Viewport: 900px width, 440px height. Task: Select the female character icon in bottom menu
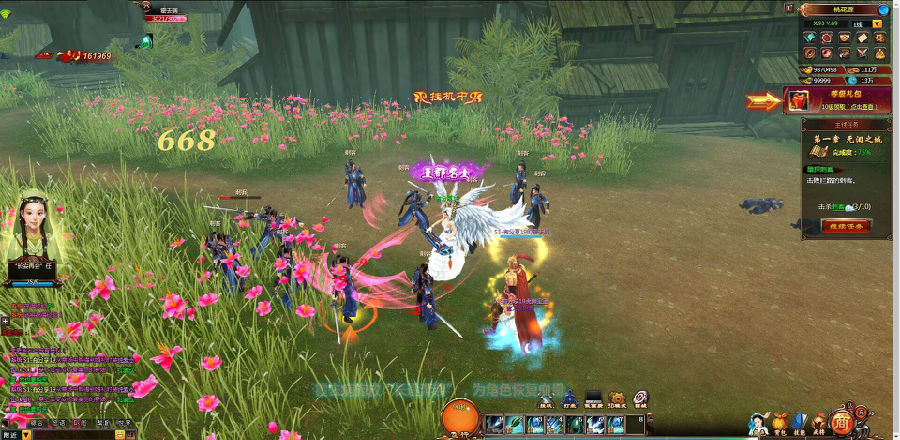tap(759, 422)
